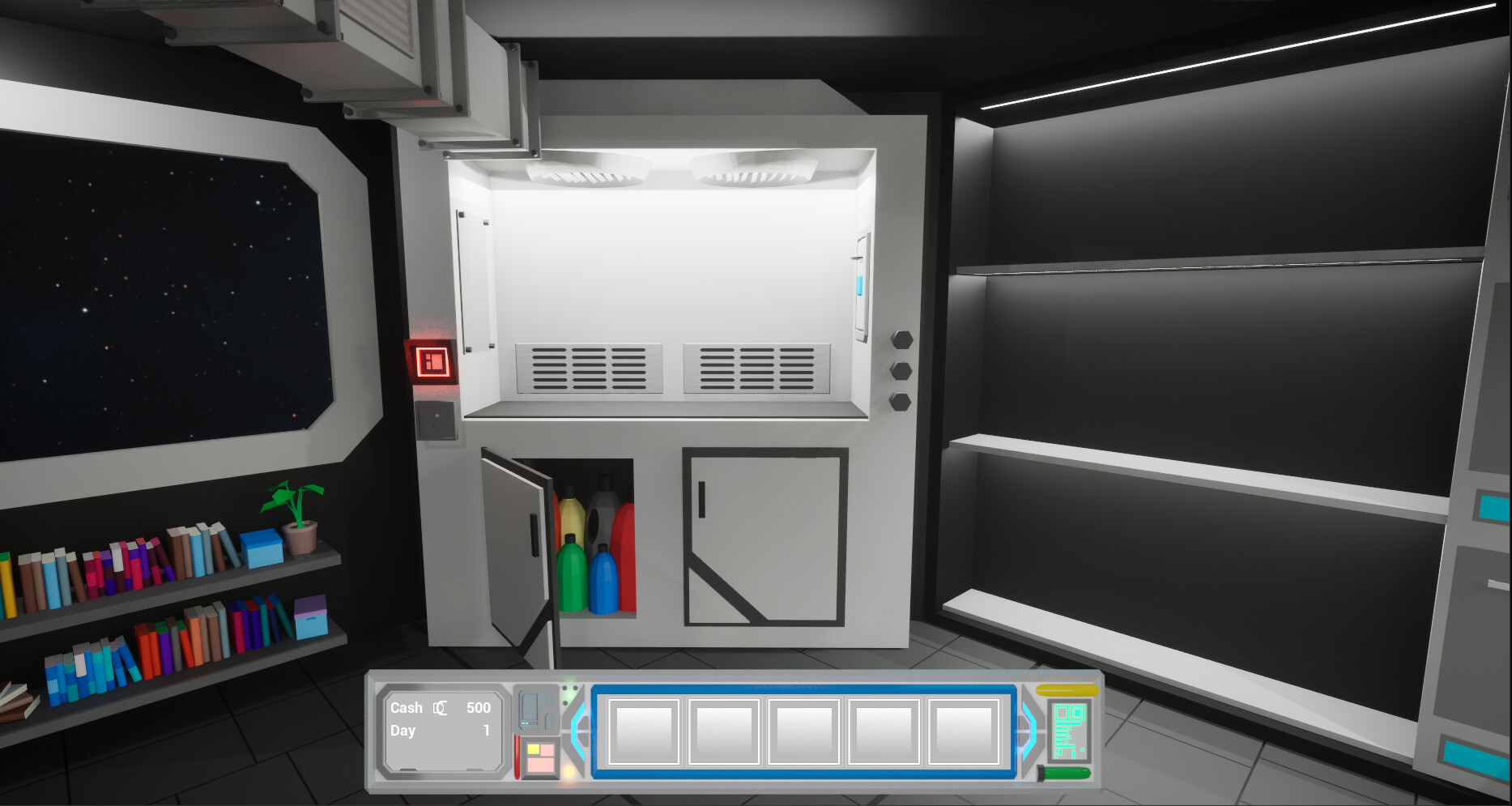
Task: Click the red vertical strip in the HUD
Action: point(517,758)
